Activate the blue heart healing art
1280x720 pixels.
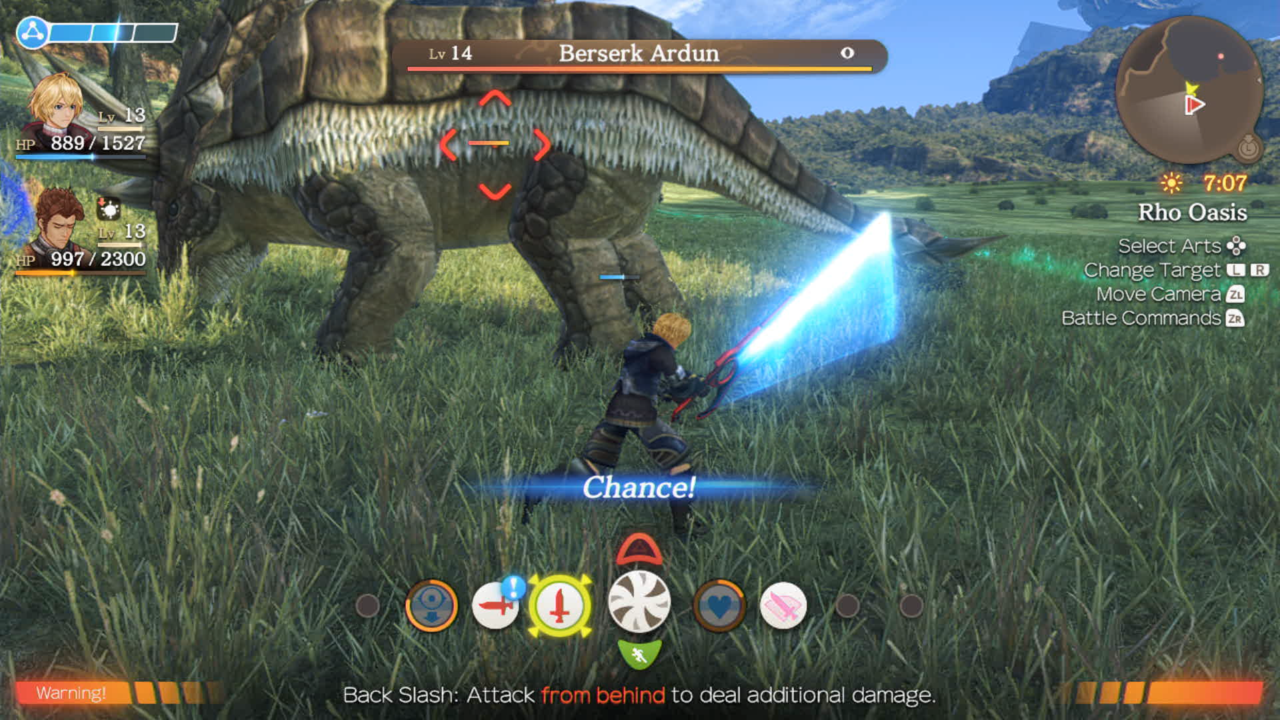719,606
